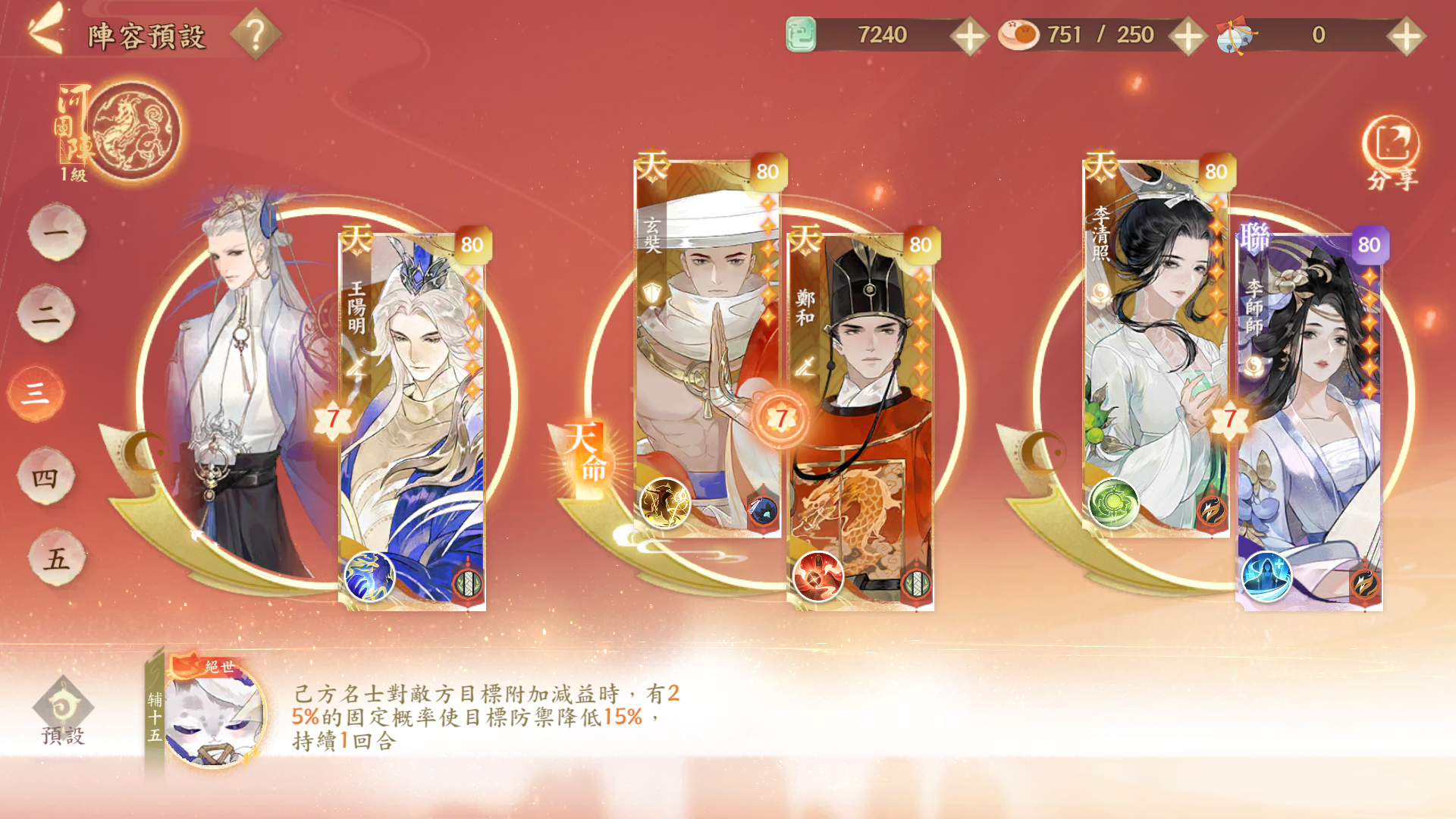Select the 李清照 character card
Image resolution: width=1456 pixels, height=819 pixels.
pos(1154,349)
